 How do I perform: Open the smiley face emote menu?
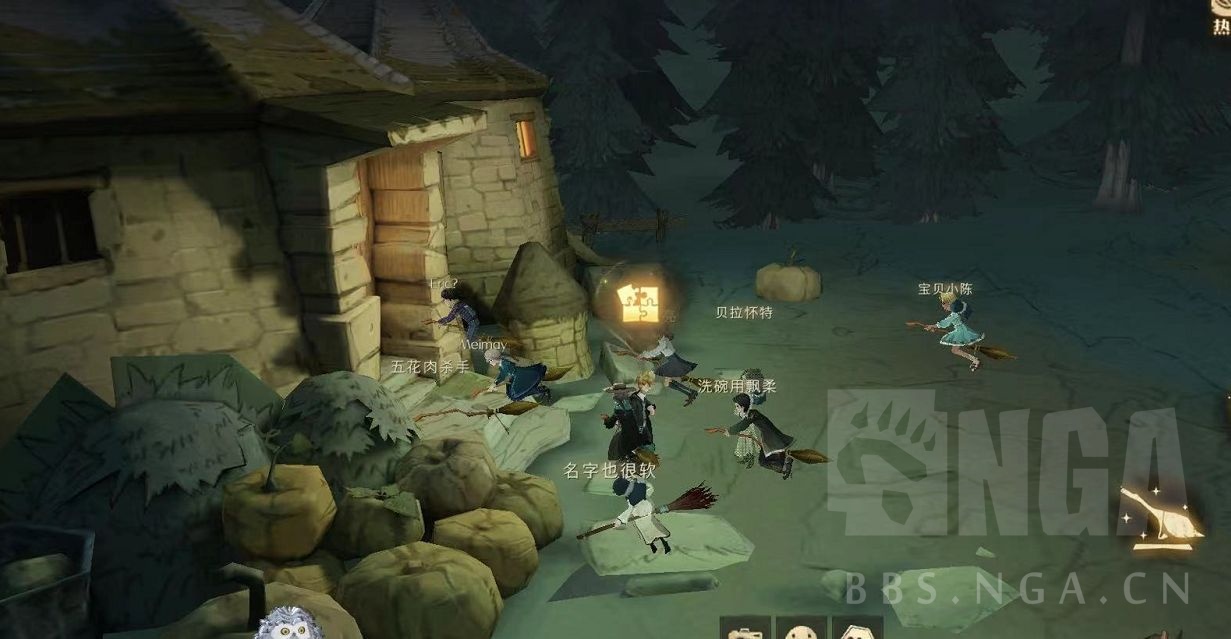click(801, 631)
